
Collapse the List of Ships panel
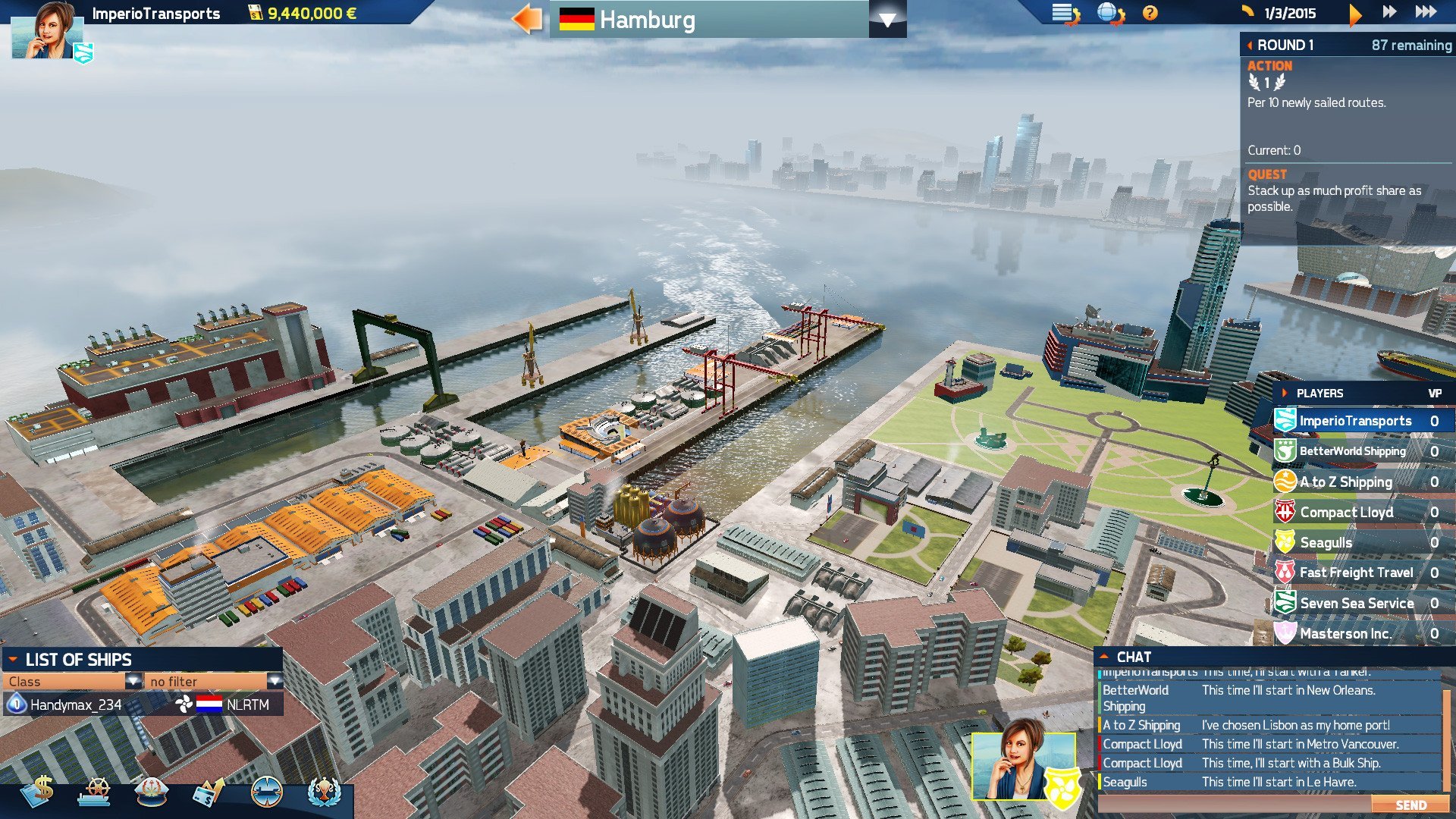click(13, 660)
